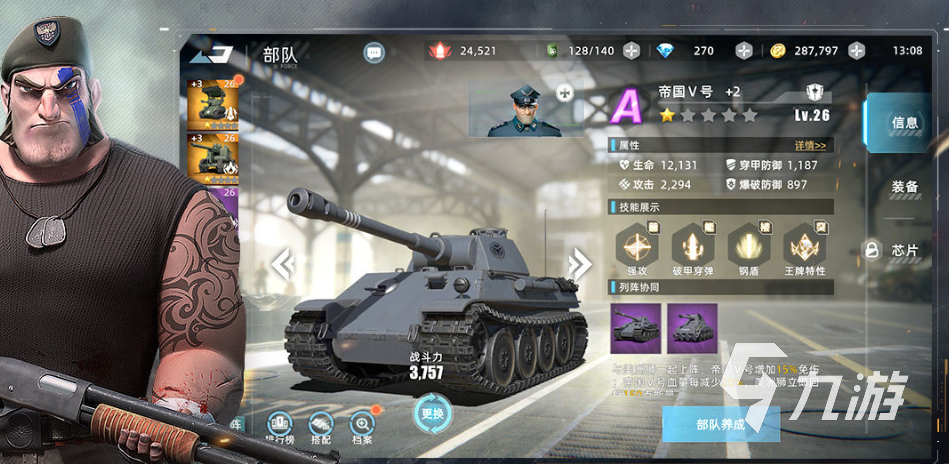The height and width of the screenshot is (464, 949).
Task: Show the next tank with right arrow
Action: [579, 265]
